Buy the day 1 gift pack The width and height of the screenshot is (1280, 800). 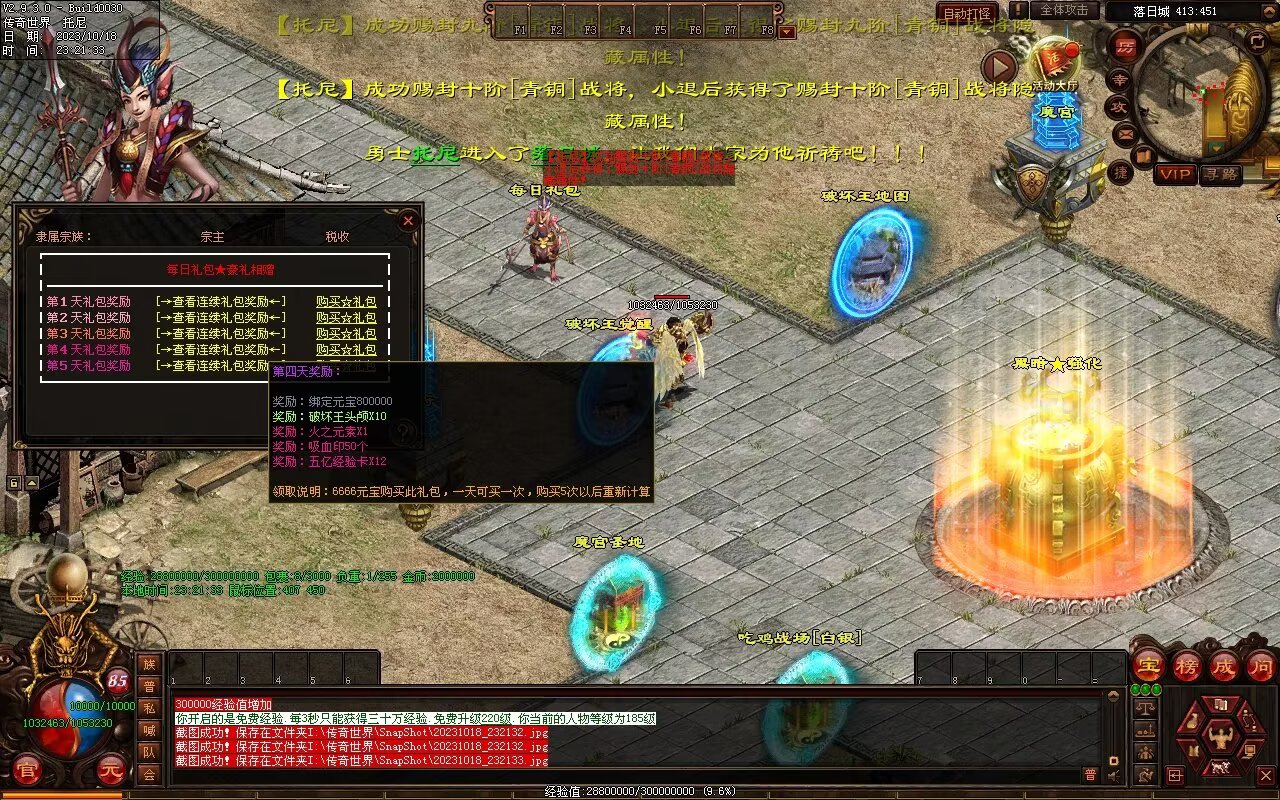point(346,302)
